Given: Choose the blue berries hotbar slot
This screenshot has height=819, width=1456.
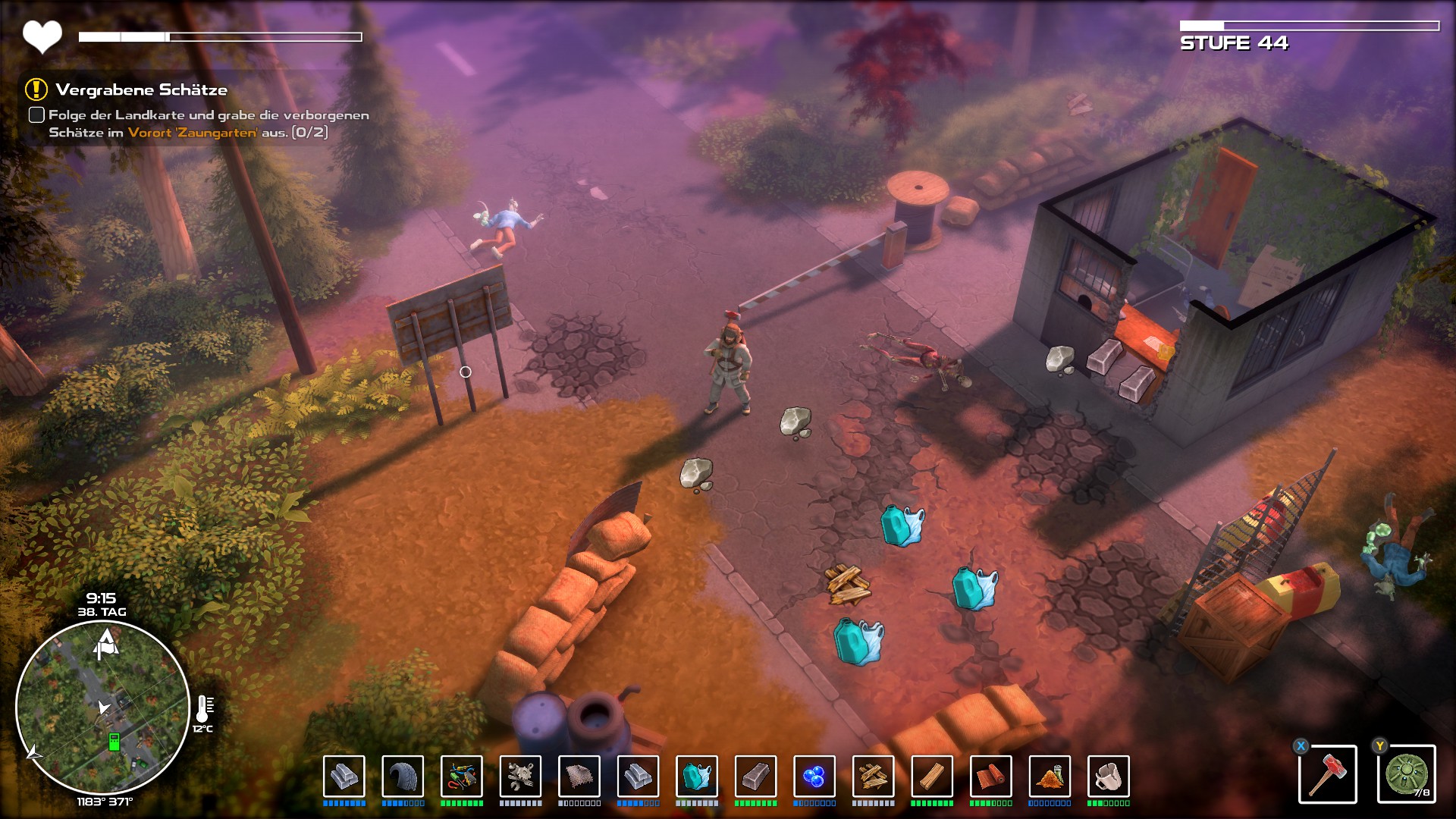Looking at the screenshot, I should (x=814, y=777).
